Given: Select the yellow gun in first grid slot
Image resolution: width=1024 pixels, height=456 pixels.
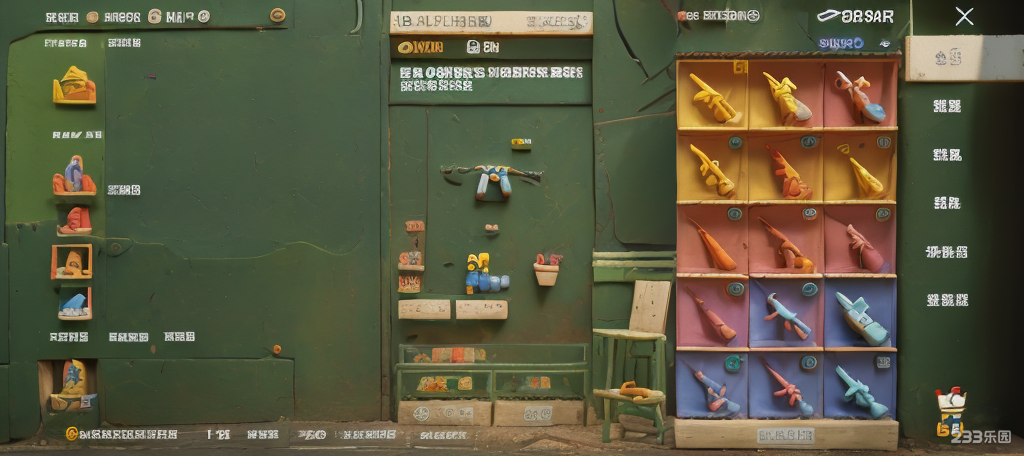Looking at the screenshot, I should point(712,95).
